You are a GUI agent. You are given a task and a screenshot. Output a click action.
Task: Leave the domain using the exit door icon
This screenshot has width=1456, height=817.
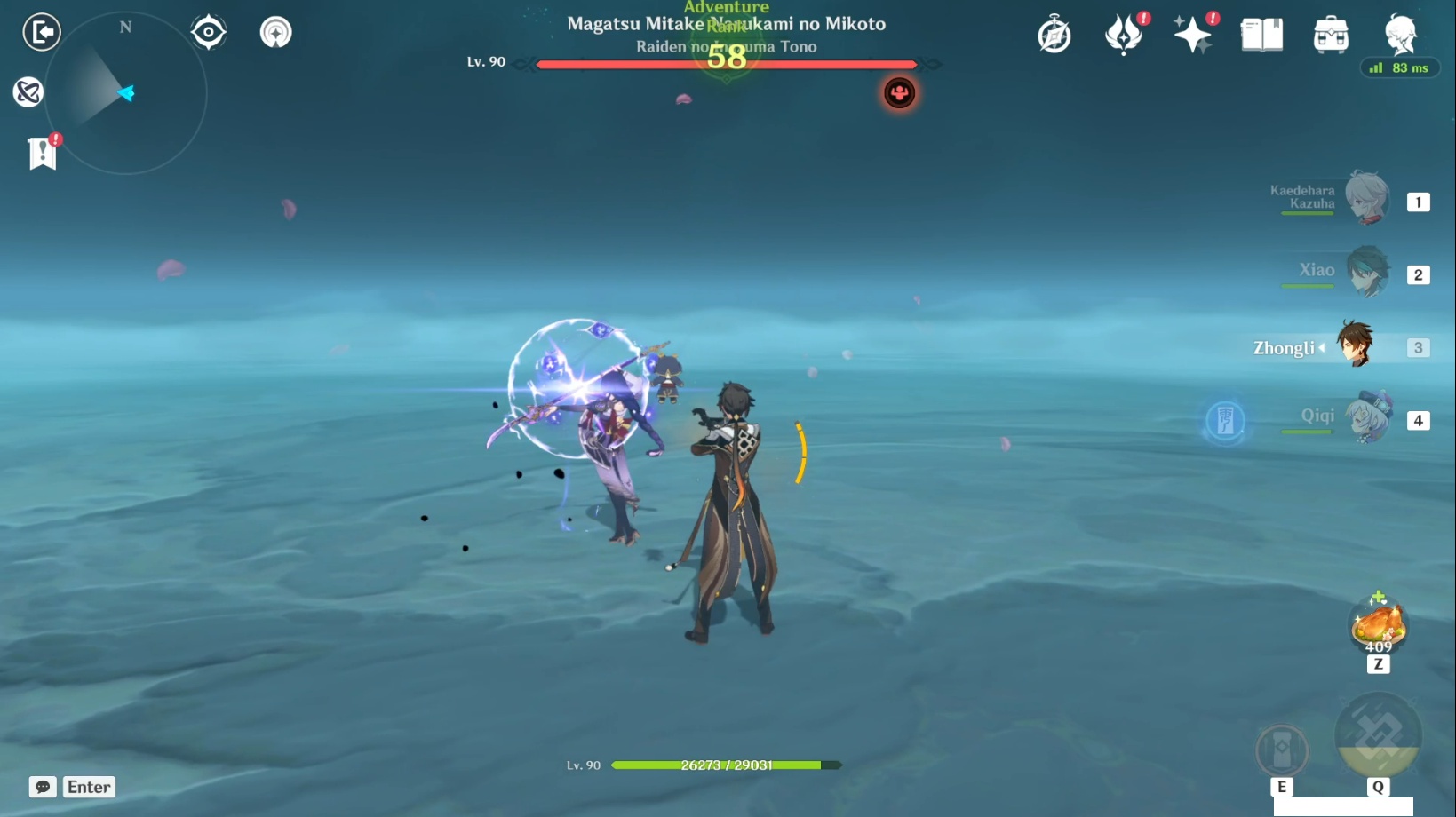[41, 32]
